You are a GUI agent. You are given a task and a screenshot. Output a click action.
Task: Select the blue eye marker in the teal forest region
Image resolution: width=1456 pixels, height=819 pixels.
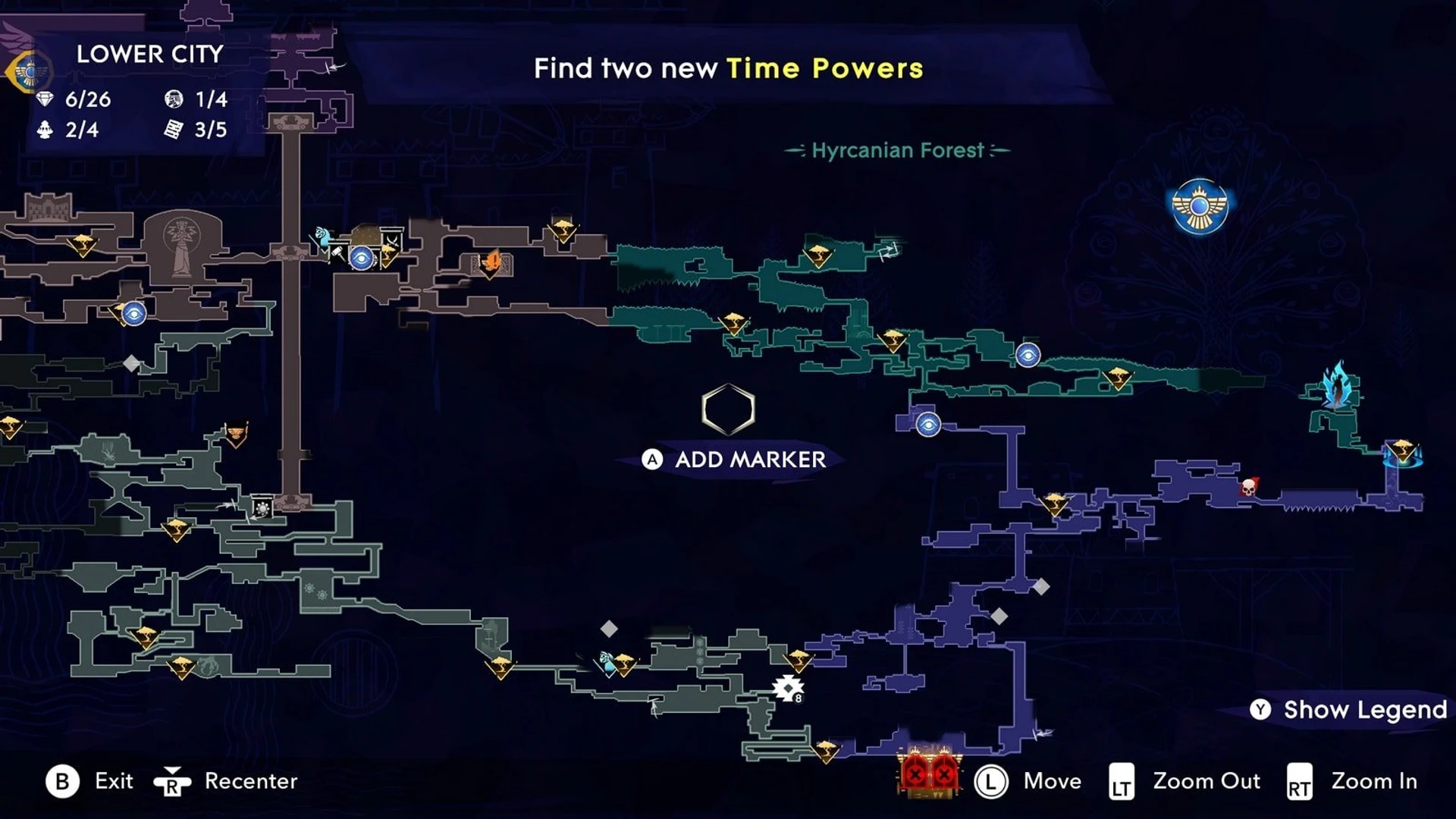tap(1028, 356)
